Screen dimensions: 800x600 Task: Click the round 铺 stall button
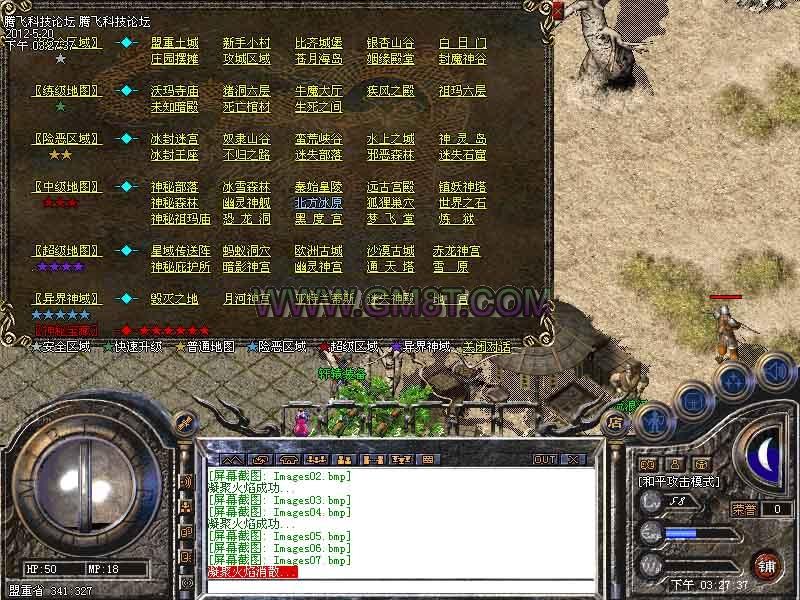pyautogui.click(x=767, y=564)
